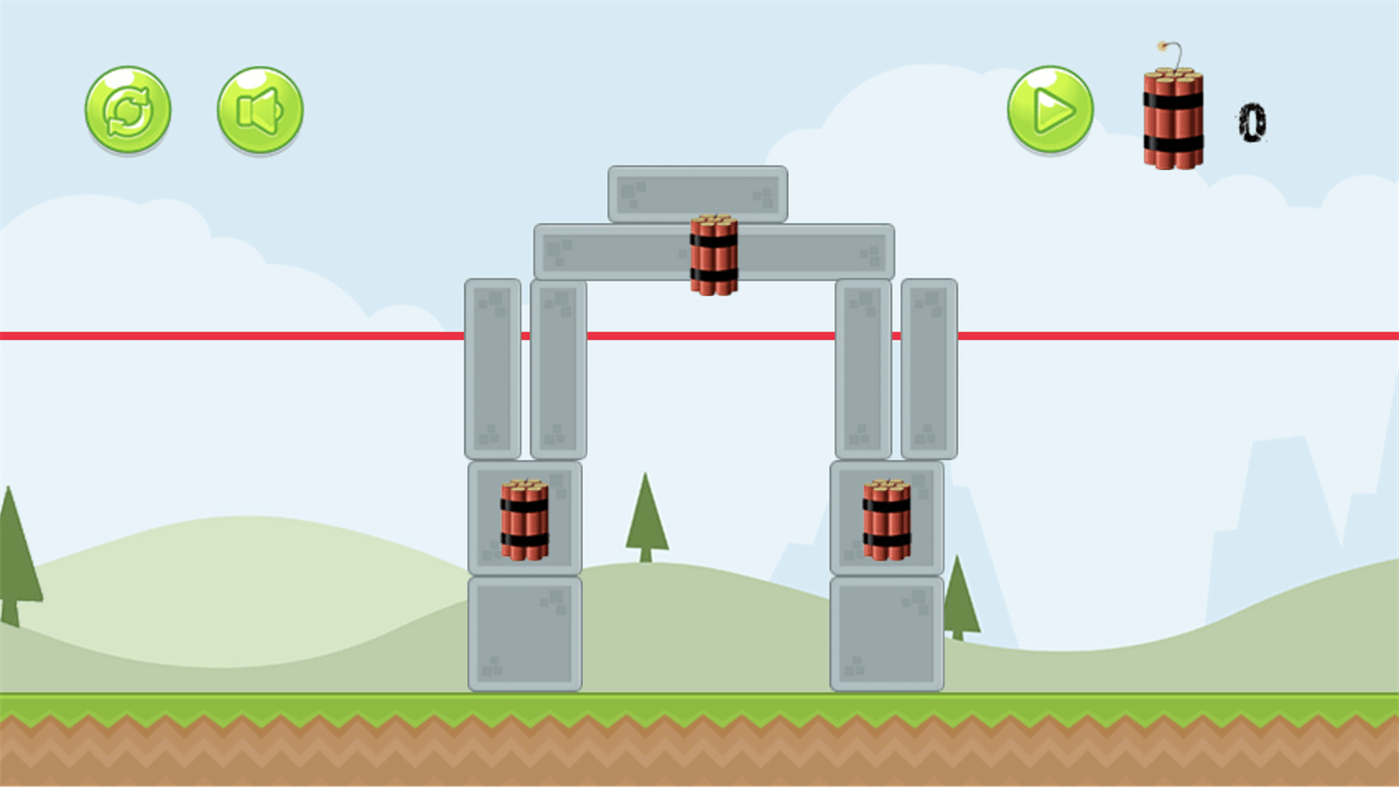Image resolution: width=1399 pixels, height=787 pixels.
Task: Click the dynamite attached to the right pillar
Action: pyautogui.click(x=886, y=520)
